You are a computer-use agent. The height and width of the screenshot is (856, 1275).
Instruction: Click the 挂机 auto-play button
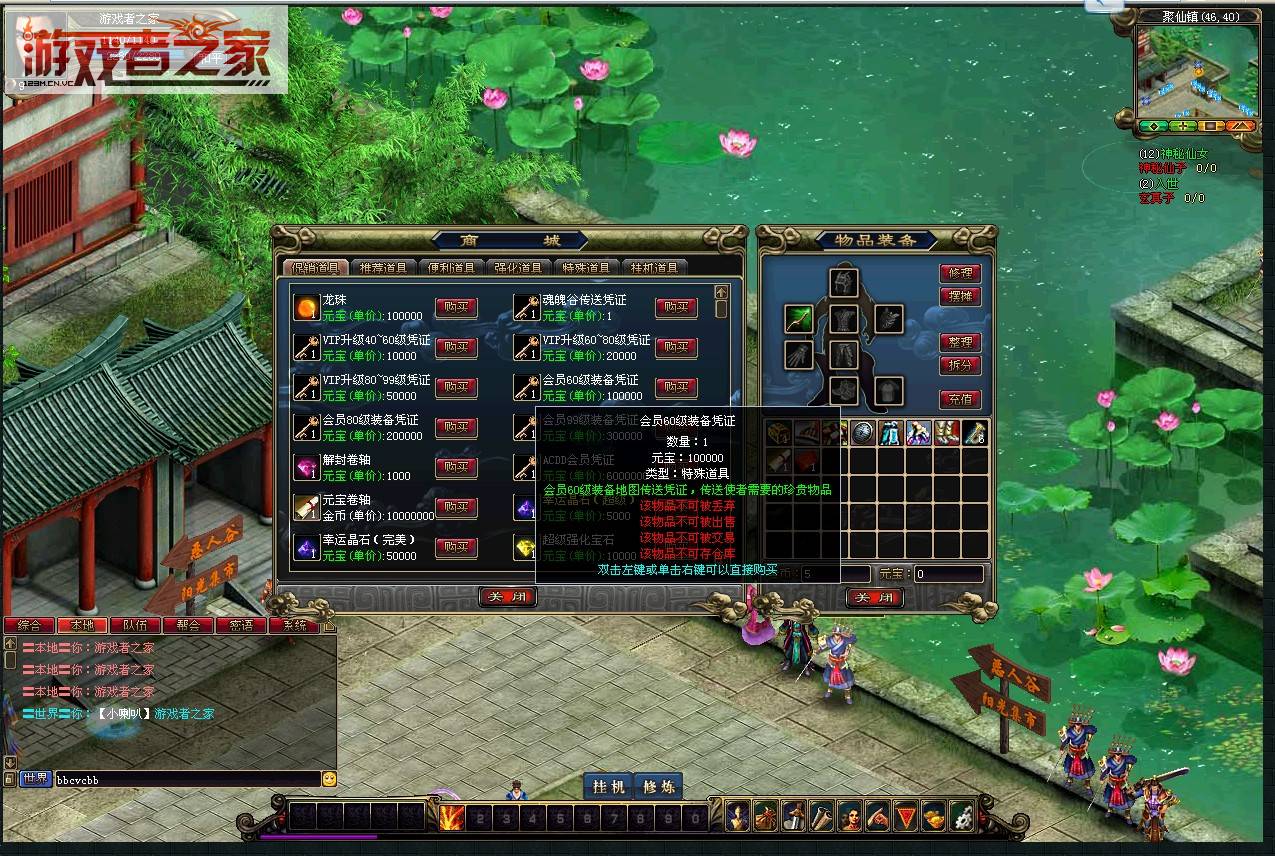(x=609, y=787)
